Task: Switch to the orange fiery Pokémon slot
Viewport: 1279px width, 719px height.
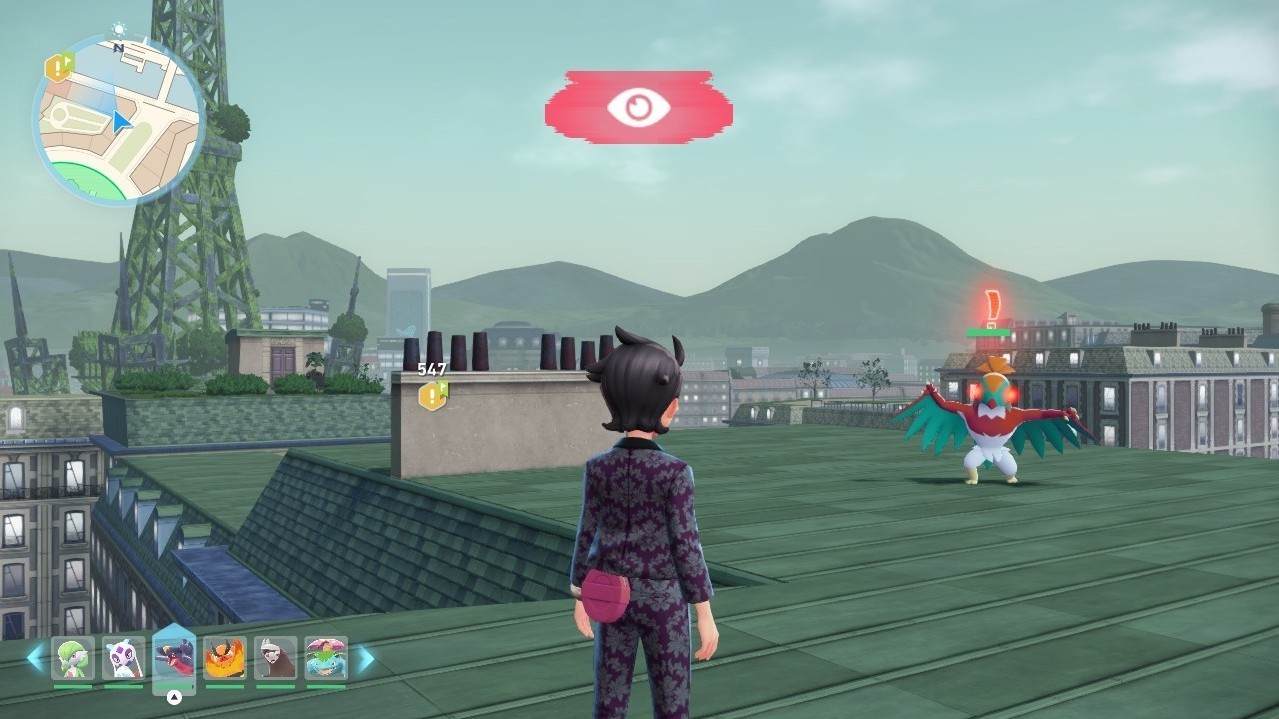Action: (225, 658)
